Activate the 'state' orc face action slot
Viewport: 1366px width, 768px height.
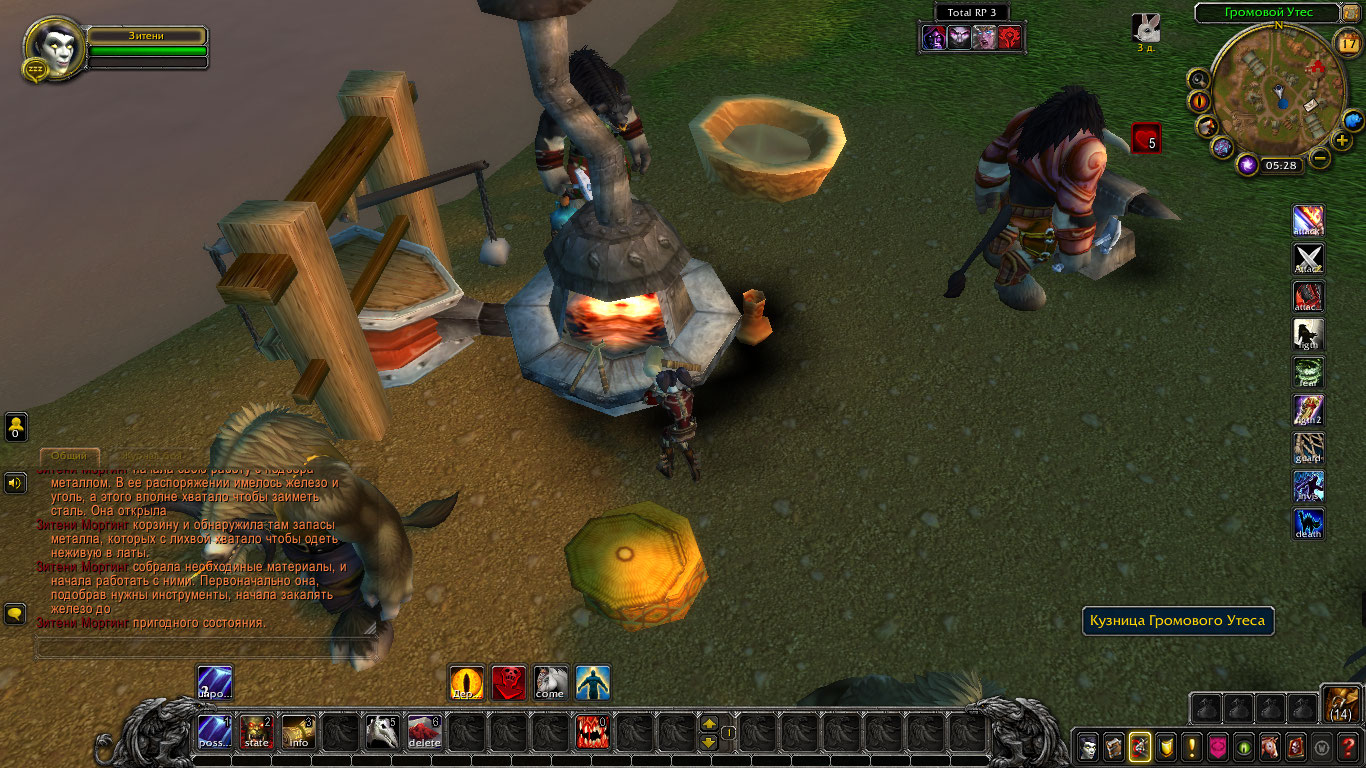(x=257, y=732)
